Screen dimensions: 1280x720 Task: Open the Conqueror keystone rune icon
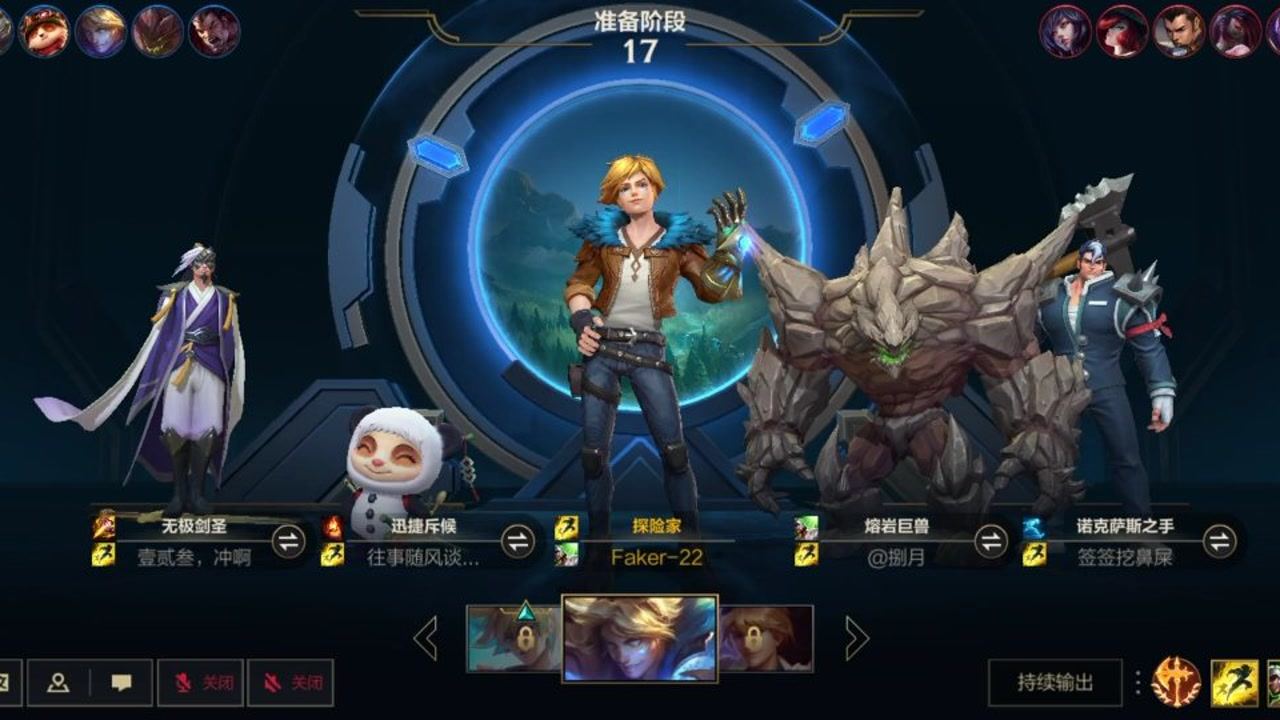(1176, 683)
